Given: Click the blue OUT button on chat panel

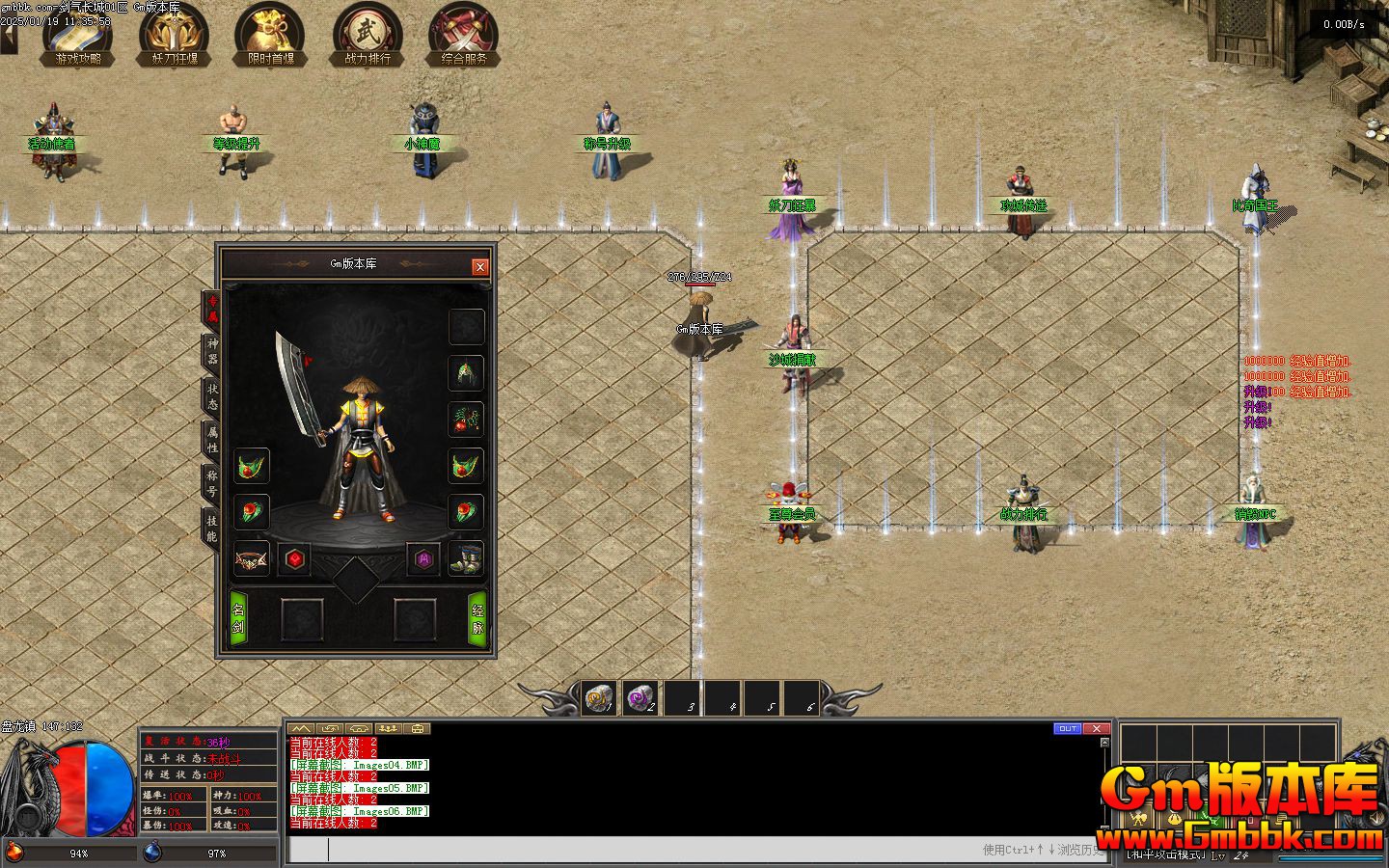Looking at the screenshot, I should (1067, 728).
